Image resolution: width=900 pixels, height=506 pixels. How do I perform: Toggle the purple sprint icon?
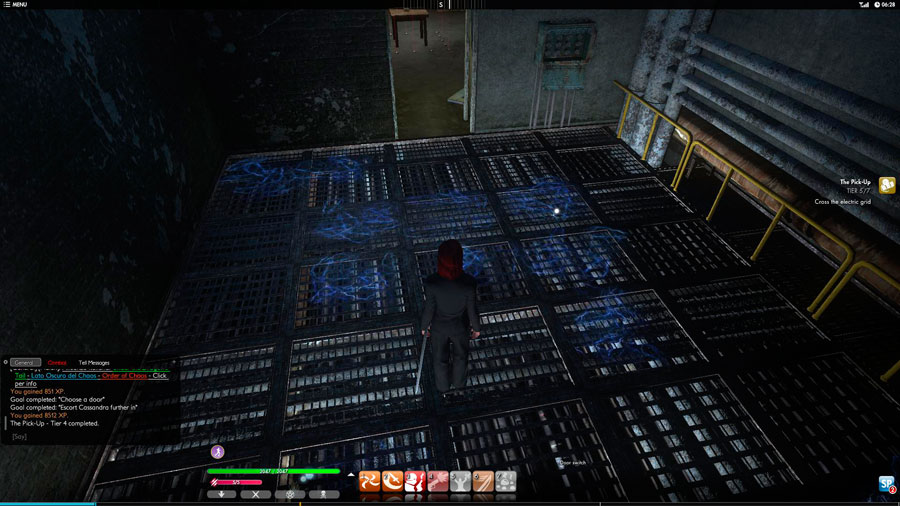click(218, 452)
